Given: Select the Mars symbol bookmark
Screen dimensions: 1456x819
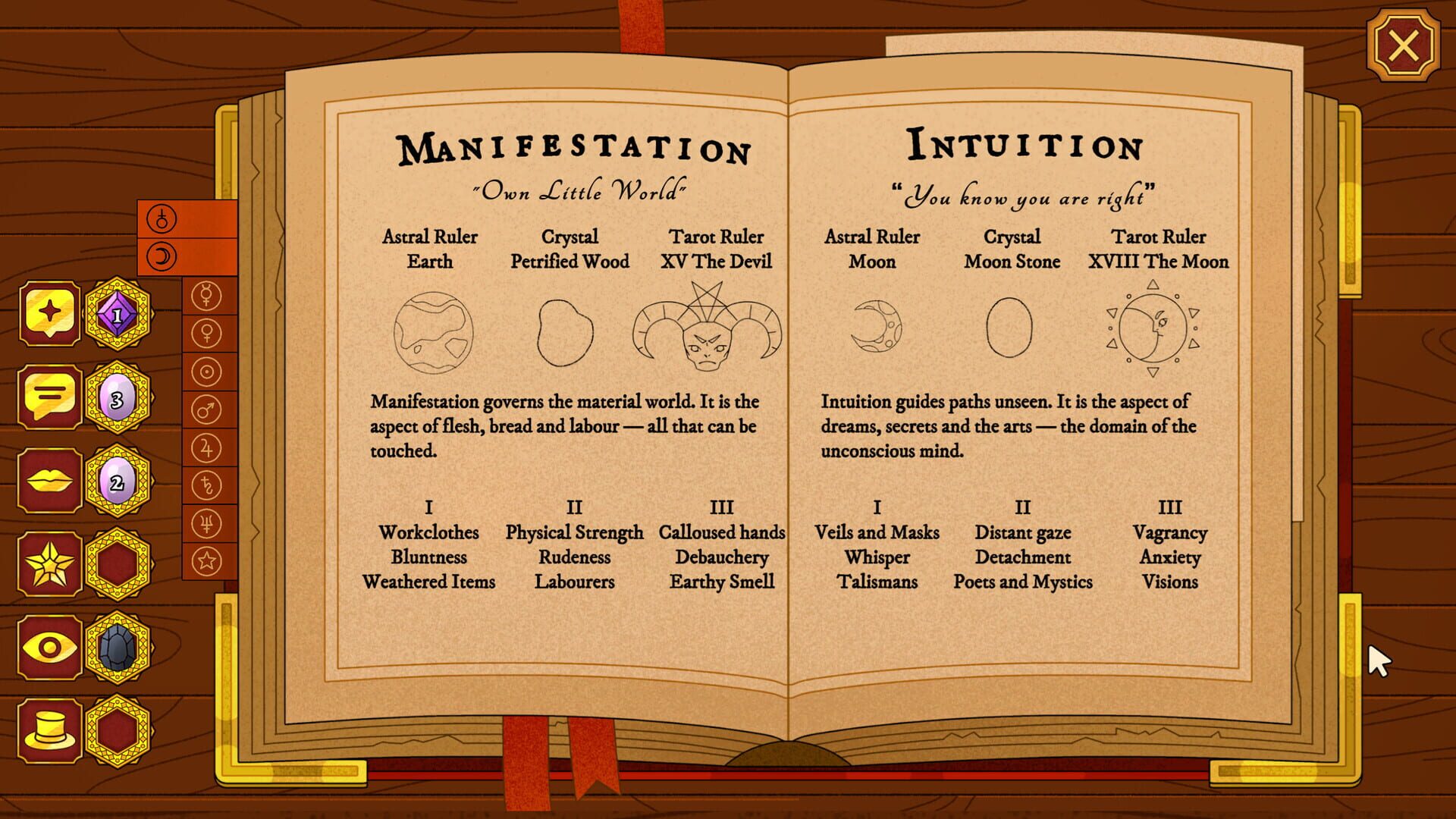Looking at the screenshot, I should click(x=206, y=407).
